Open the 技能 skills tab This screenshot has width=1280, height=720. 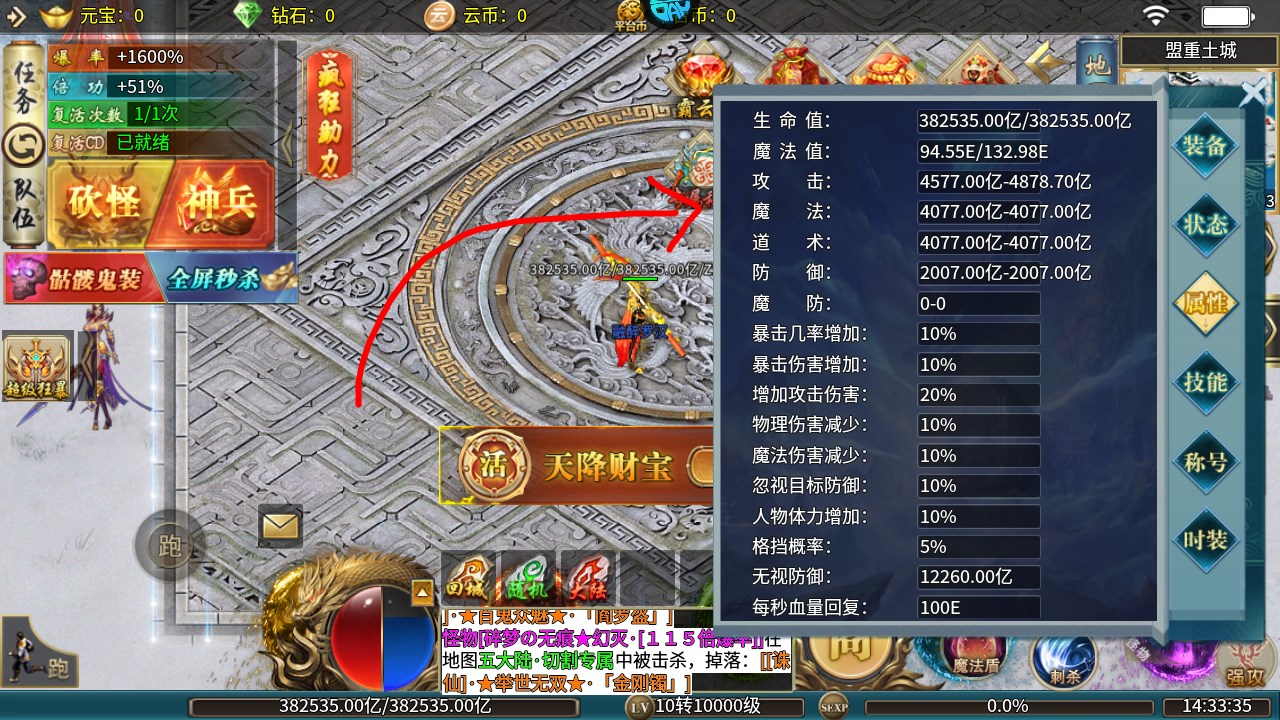[x=1206, y=383]
